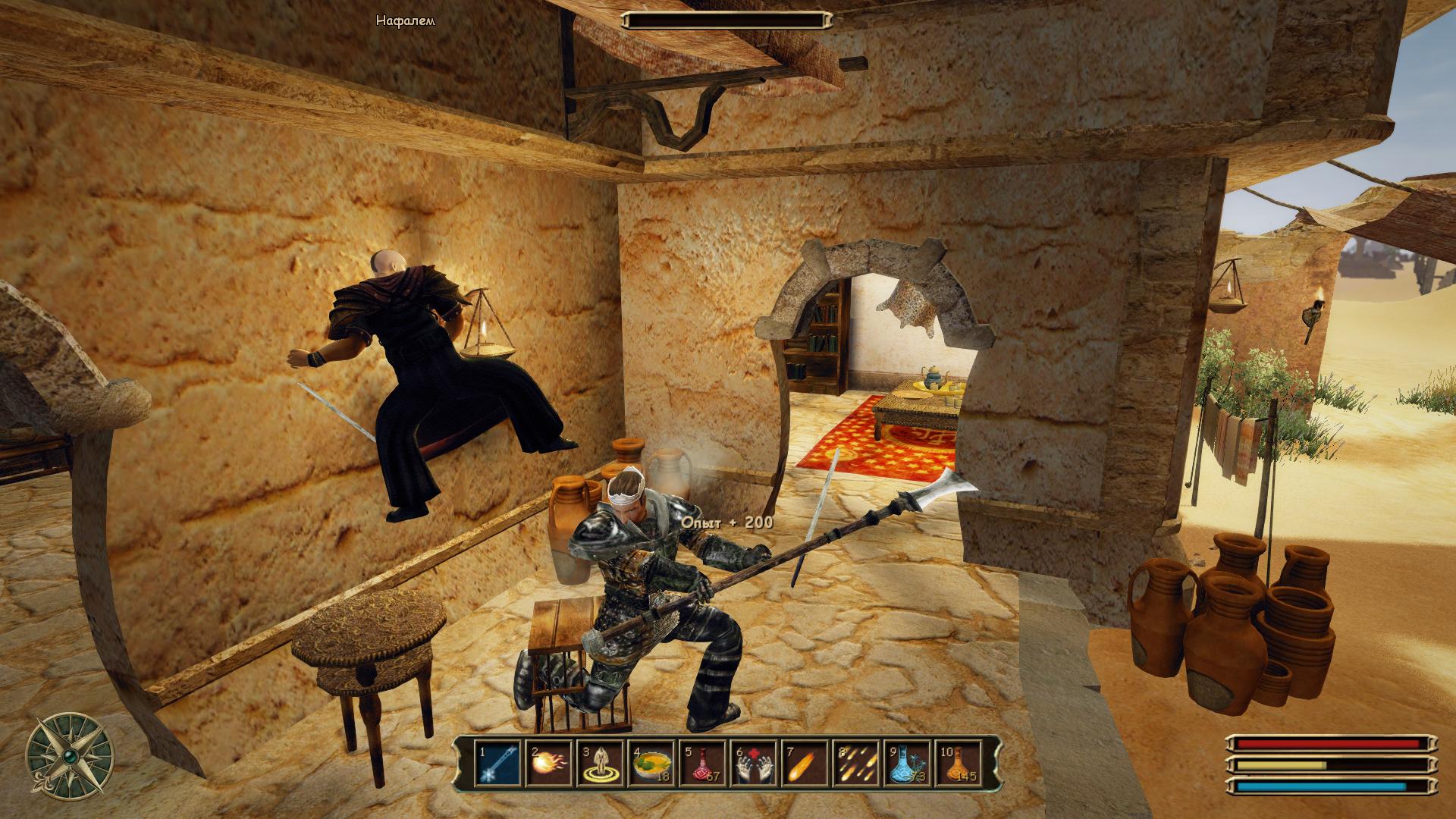Select the single meteor spell icon
The height and width of the screenshot is (819, 1456).
coord(805,764)
